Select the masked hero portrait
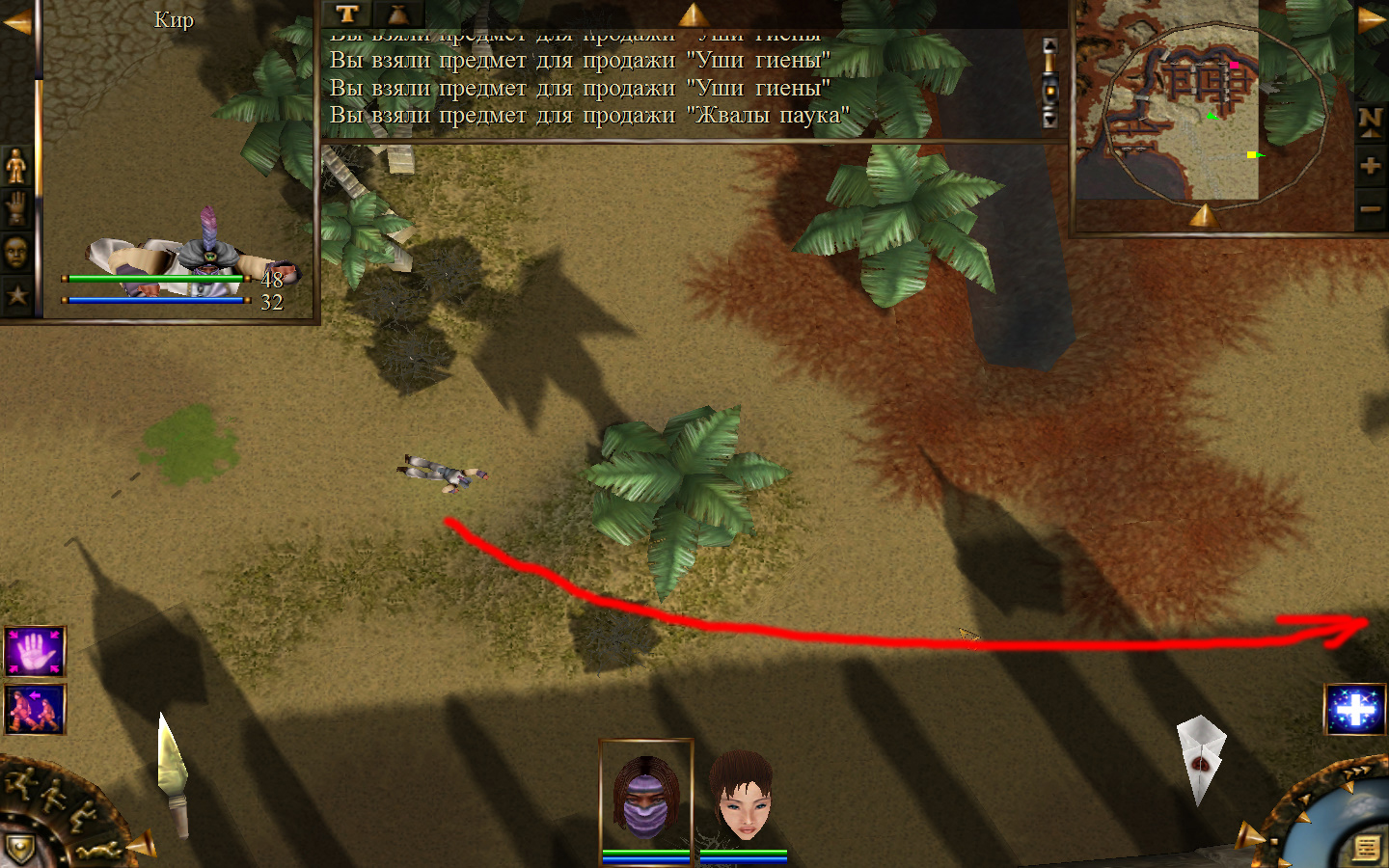Image resolution: width=1389 pixels, height=868 pixels. coord(645,797)
